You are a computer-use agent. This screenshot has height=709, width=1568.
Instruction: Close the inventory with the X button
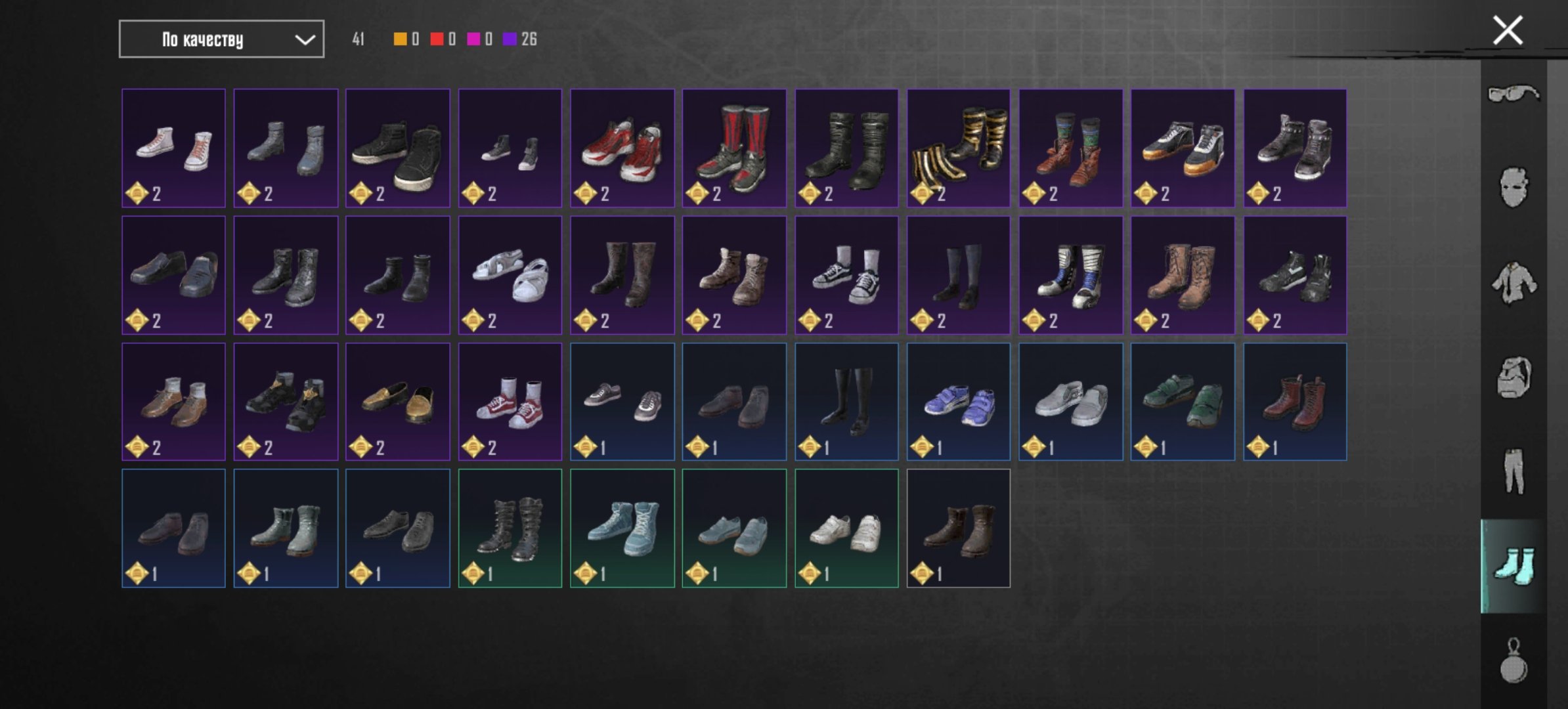tap(1508, 31)
